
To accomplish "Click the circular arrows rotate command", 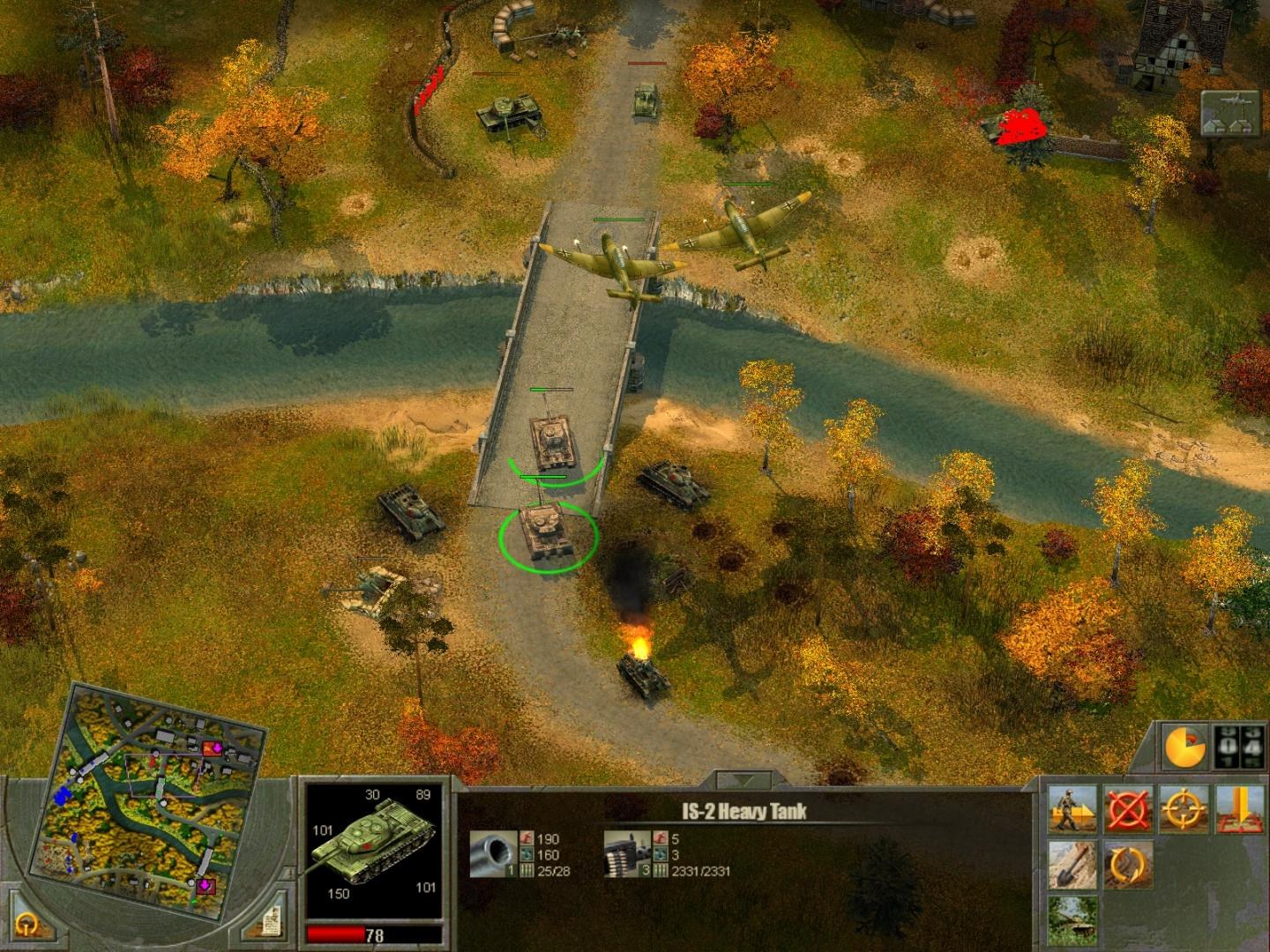I will click(1128, 865).
